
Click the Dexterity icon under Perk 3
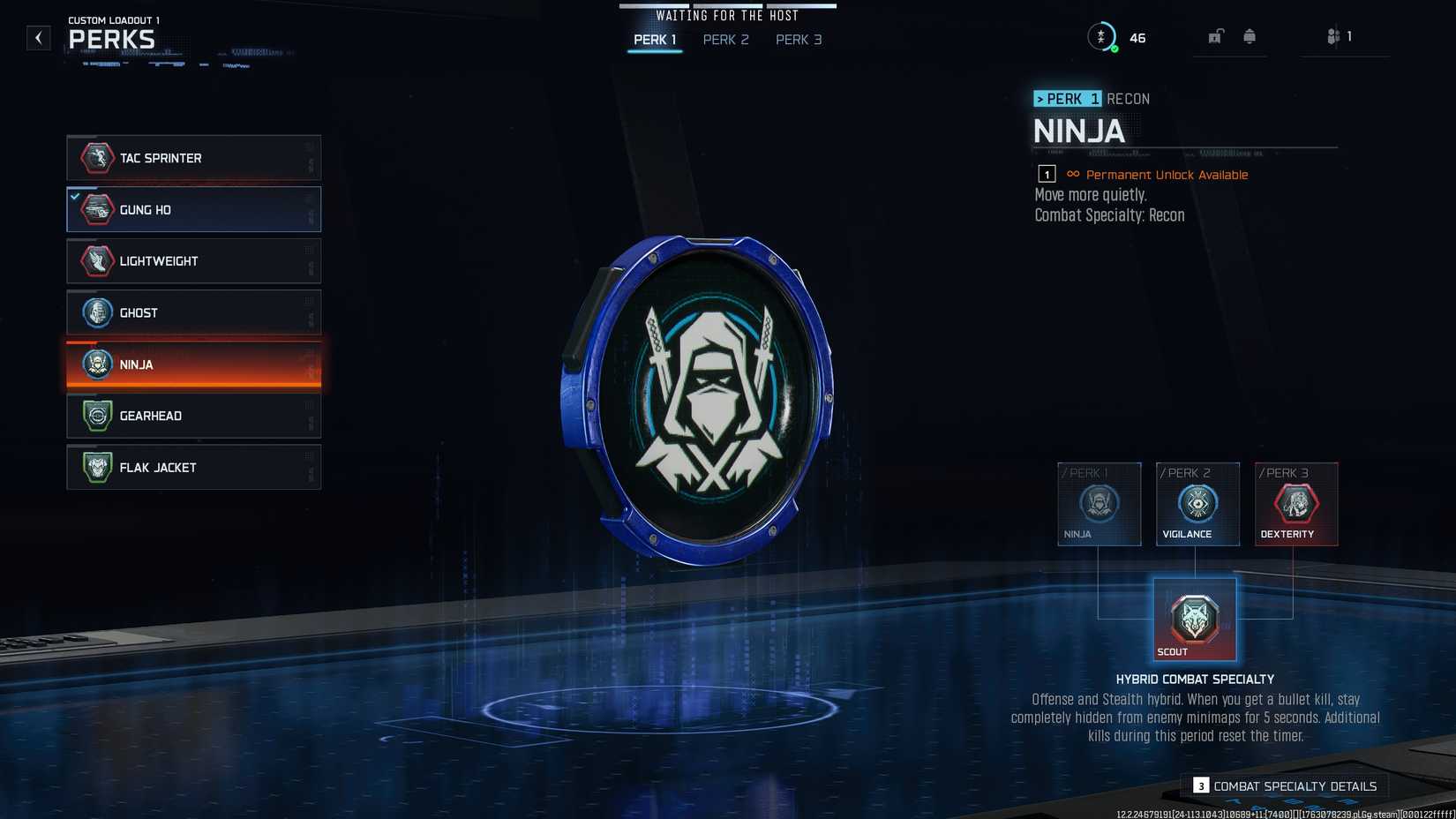point(1295,506)
